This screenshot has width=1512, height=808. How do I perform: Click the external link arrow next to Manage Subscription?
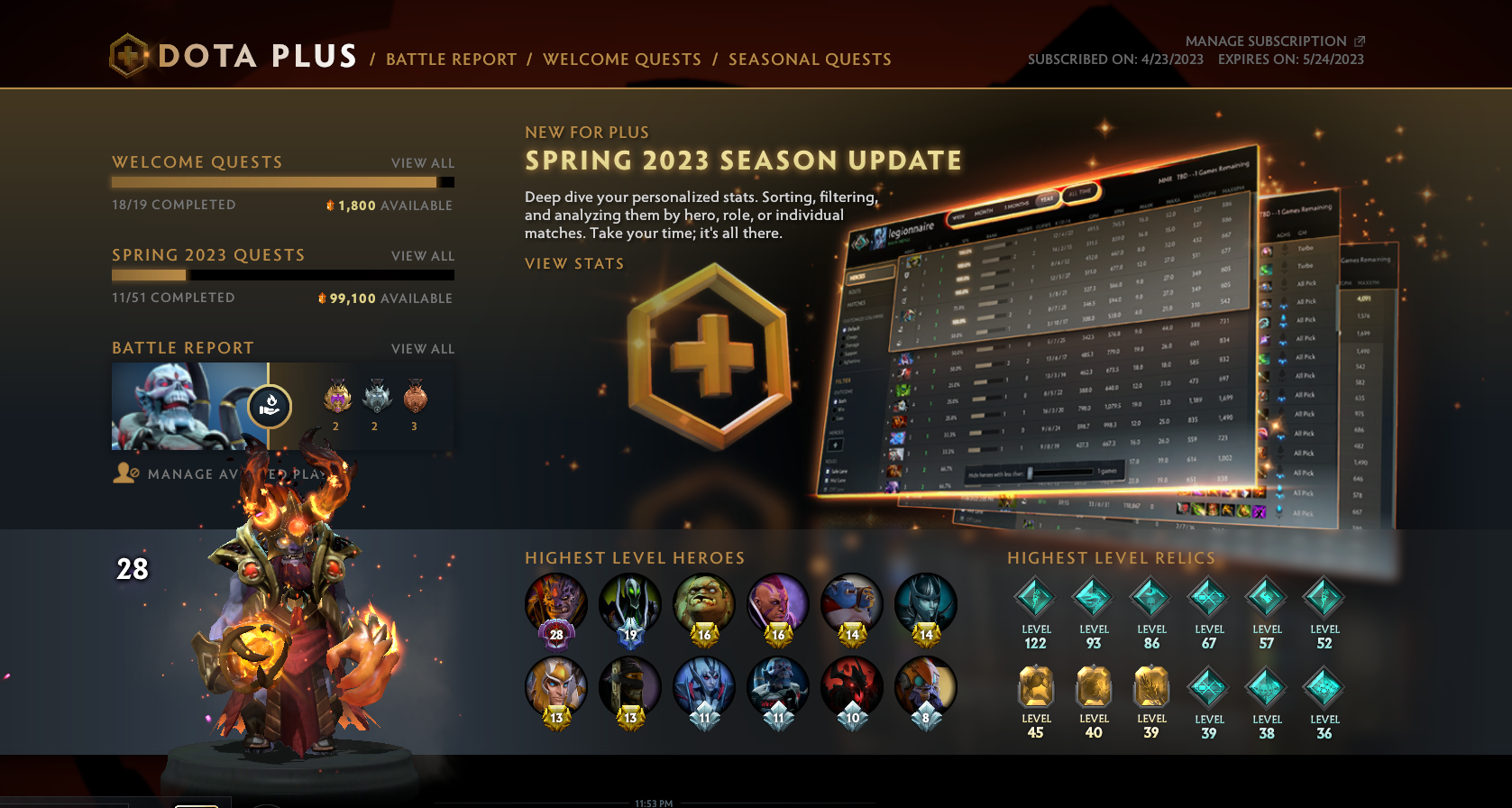click(x=1360, y=41)
